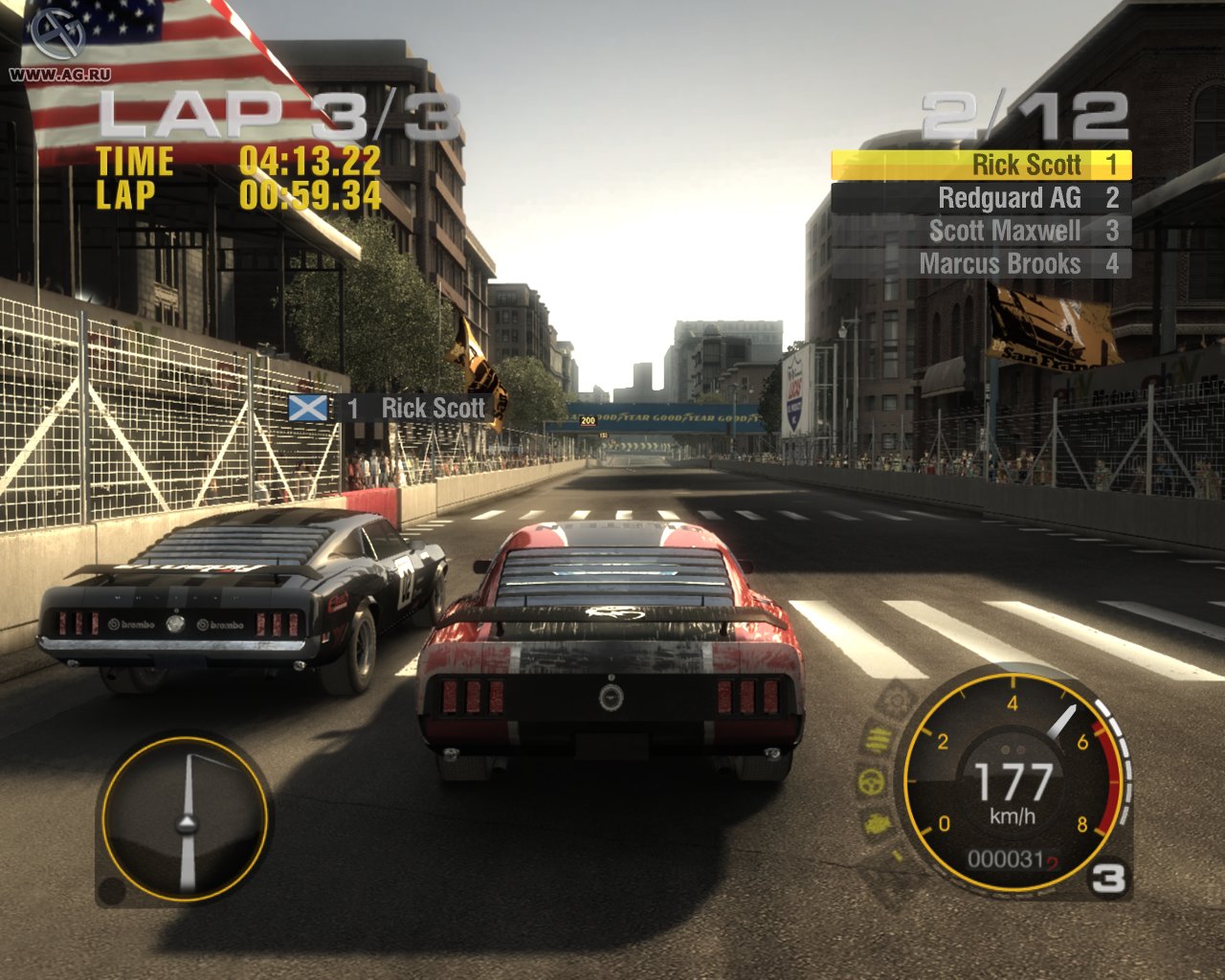Viewport: 1225px width, 980px height.
Task: Select the Redguard AG leaderboard entry
Action: point(981,198)
